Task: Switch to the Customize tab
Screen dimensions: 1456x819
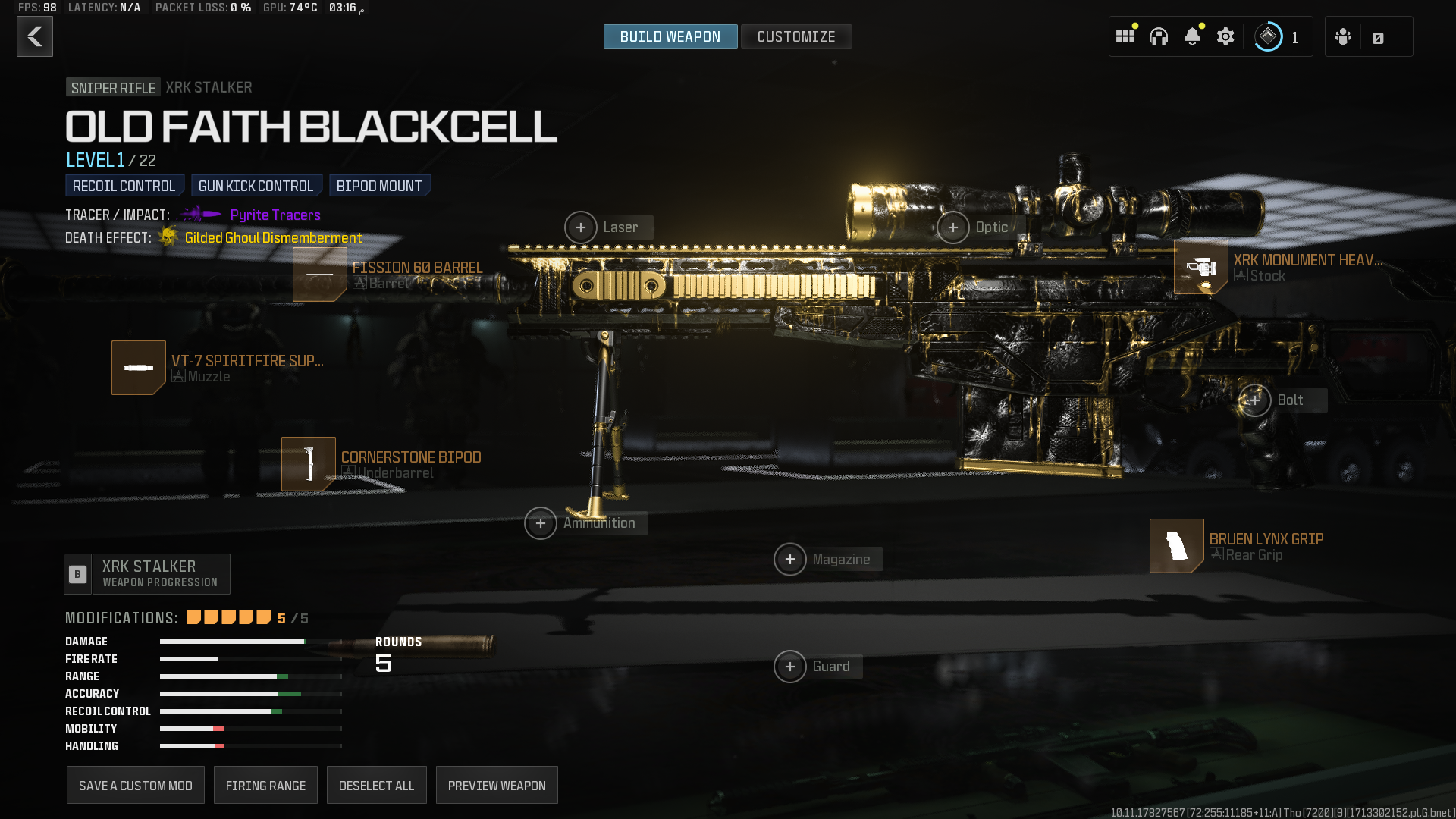Action: (795, 36)
